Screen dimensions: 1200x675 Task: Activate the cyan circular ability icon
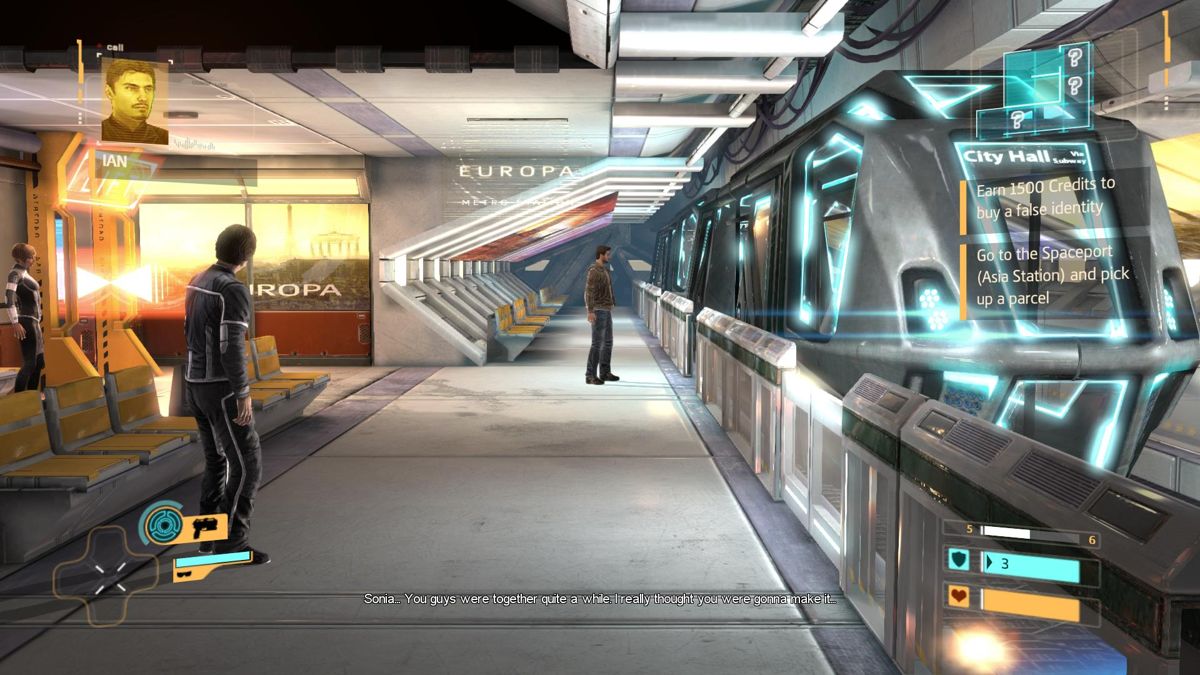(x=160, y=521)
